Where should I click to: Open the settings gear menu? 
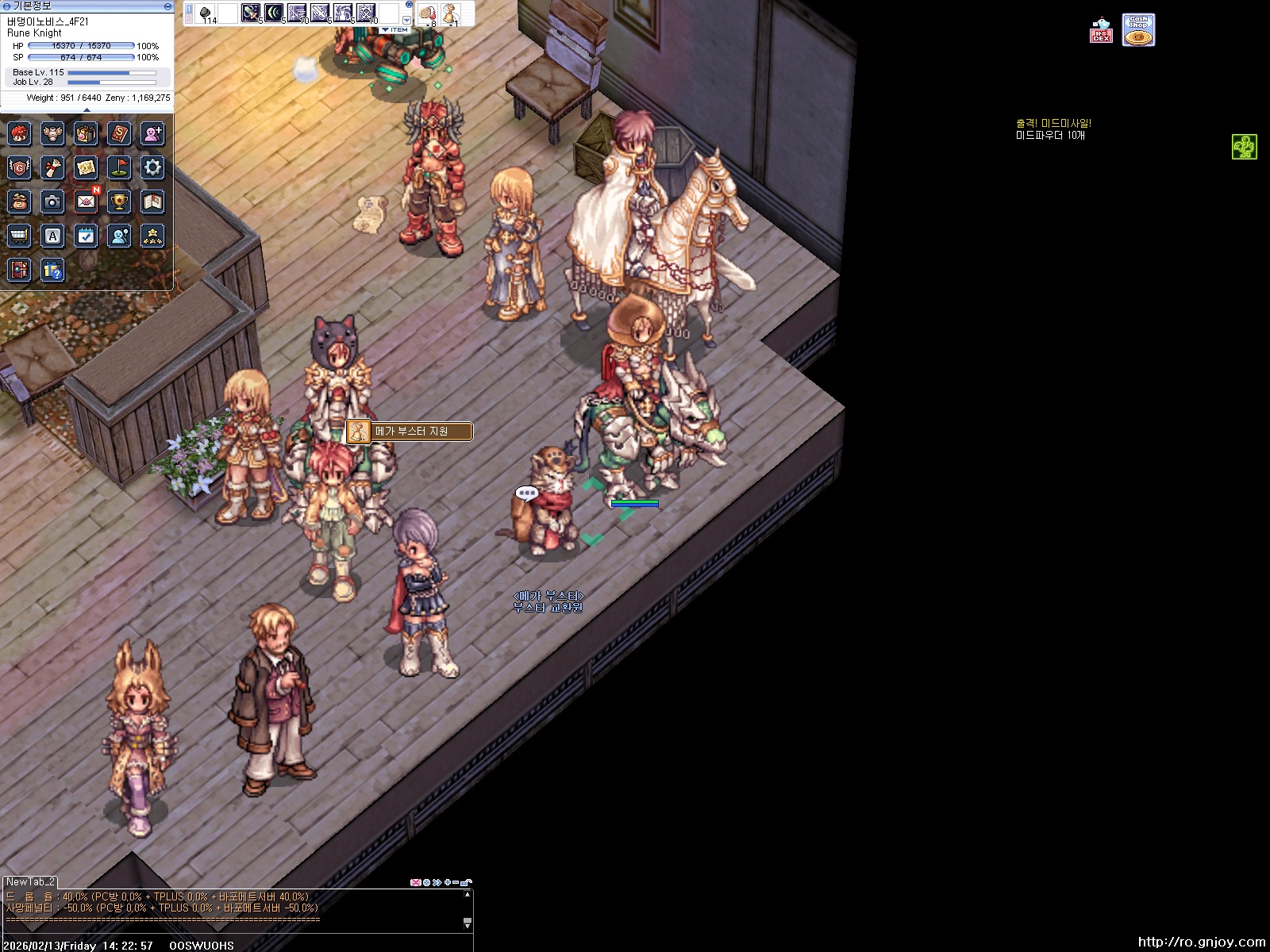(152, 167)
